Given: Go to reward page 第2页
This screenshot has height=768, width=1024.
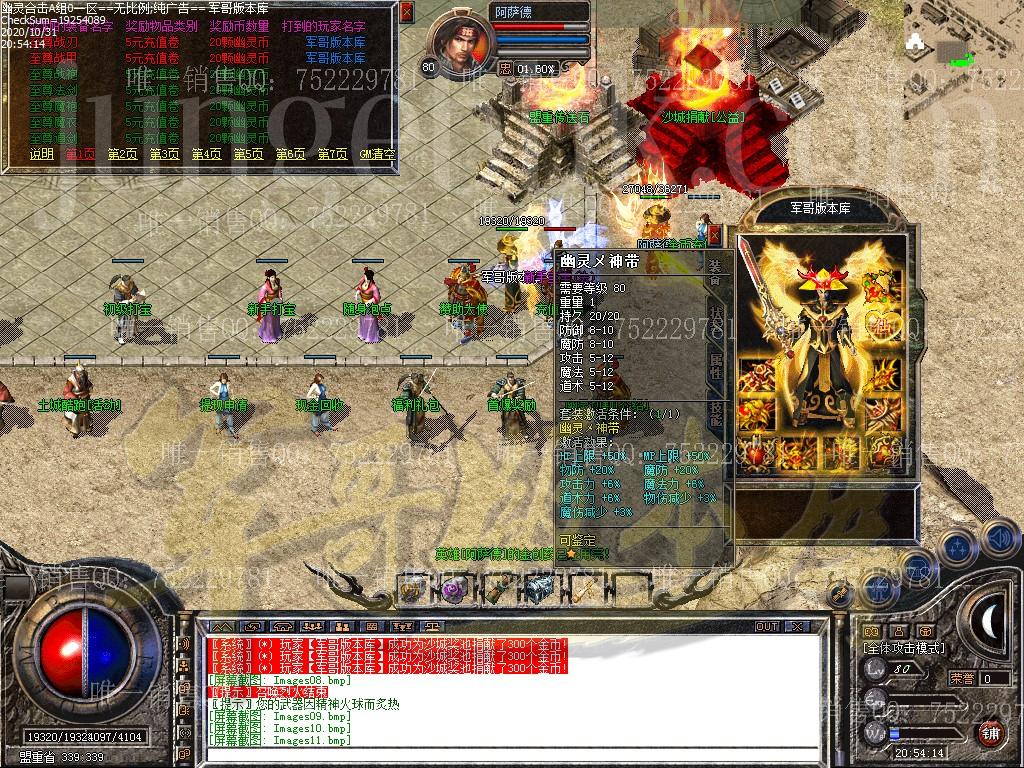Looking at the screenshot, I should click(x=122, y=154).
